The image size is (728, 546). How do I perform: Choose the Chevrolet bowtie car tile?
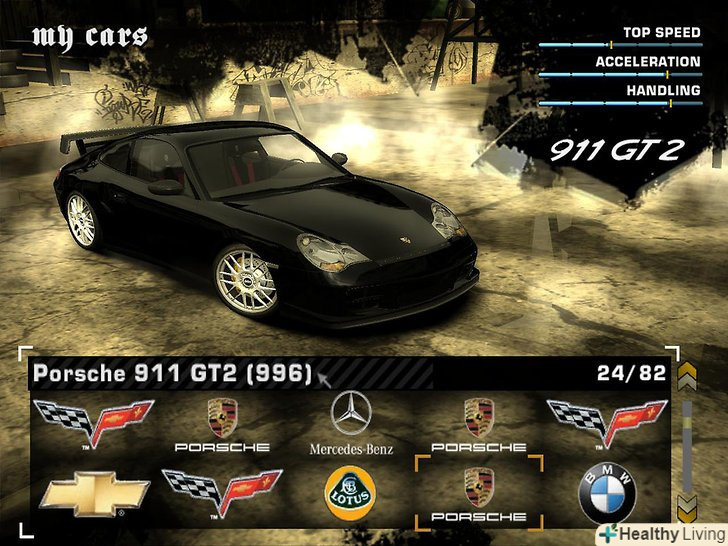tap(93, 494)
